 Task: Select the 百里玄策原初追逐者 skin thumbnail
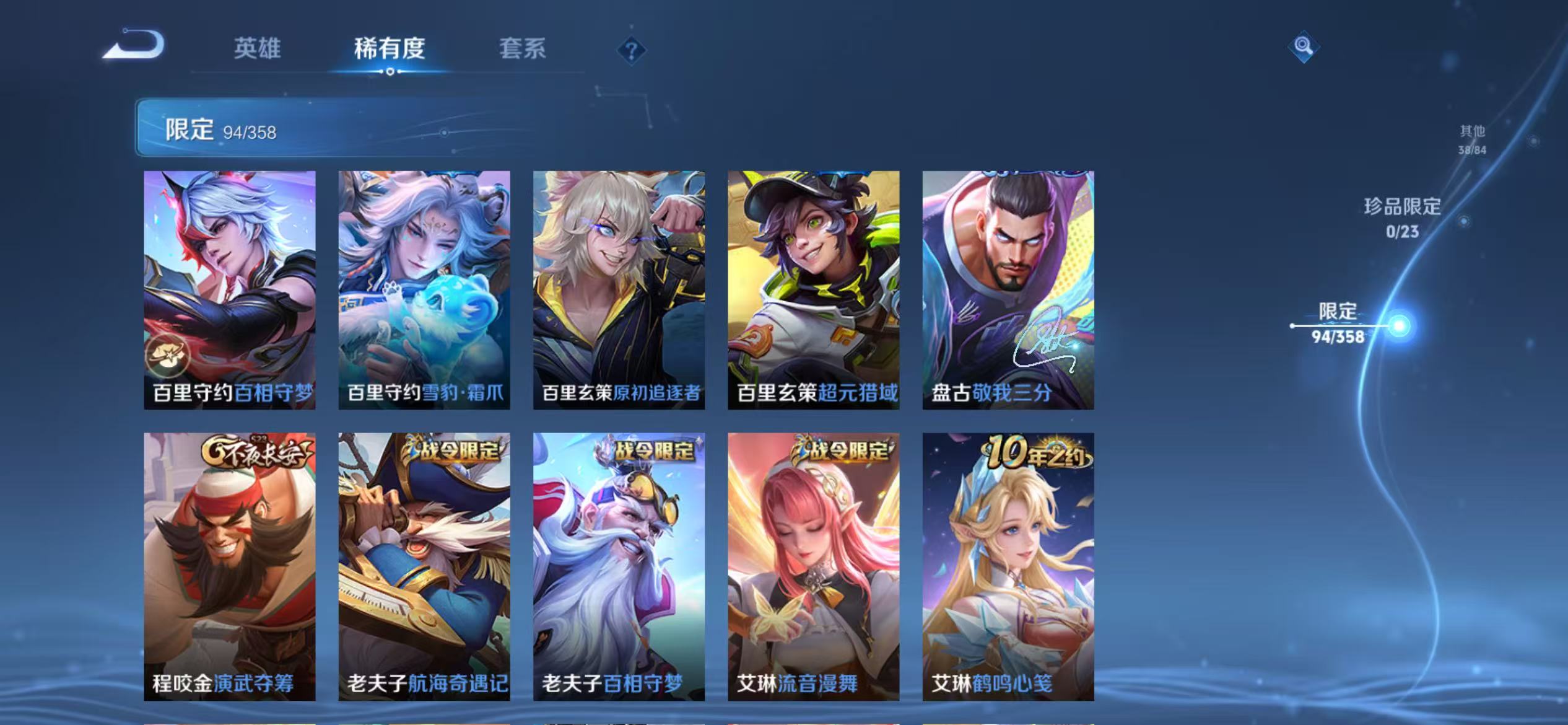[619, 291]
